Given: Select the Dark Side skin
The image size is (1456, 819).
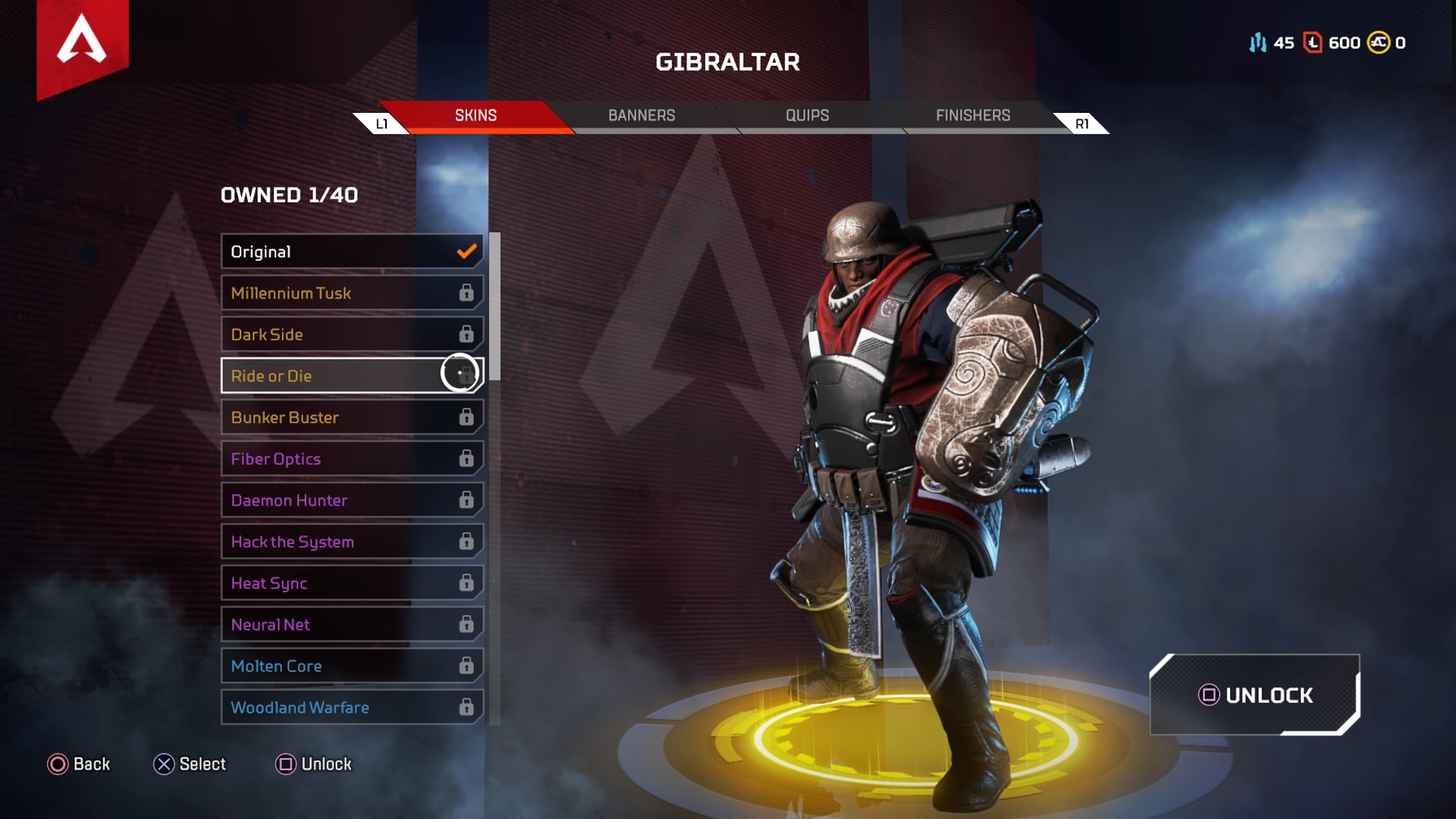Looking at the screenshot, I should [x=352, y=334].
